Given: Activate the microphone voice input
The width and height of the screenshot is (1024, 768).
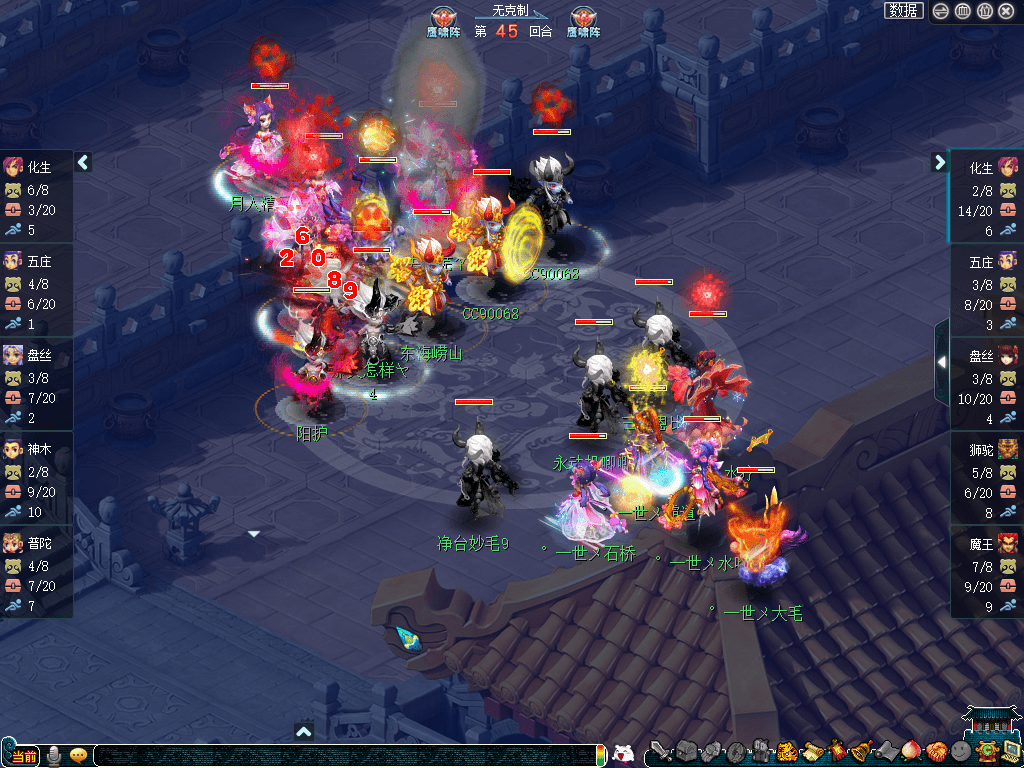Looking at the screenshot, I should tap(55, 755).
